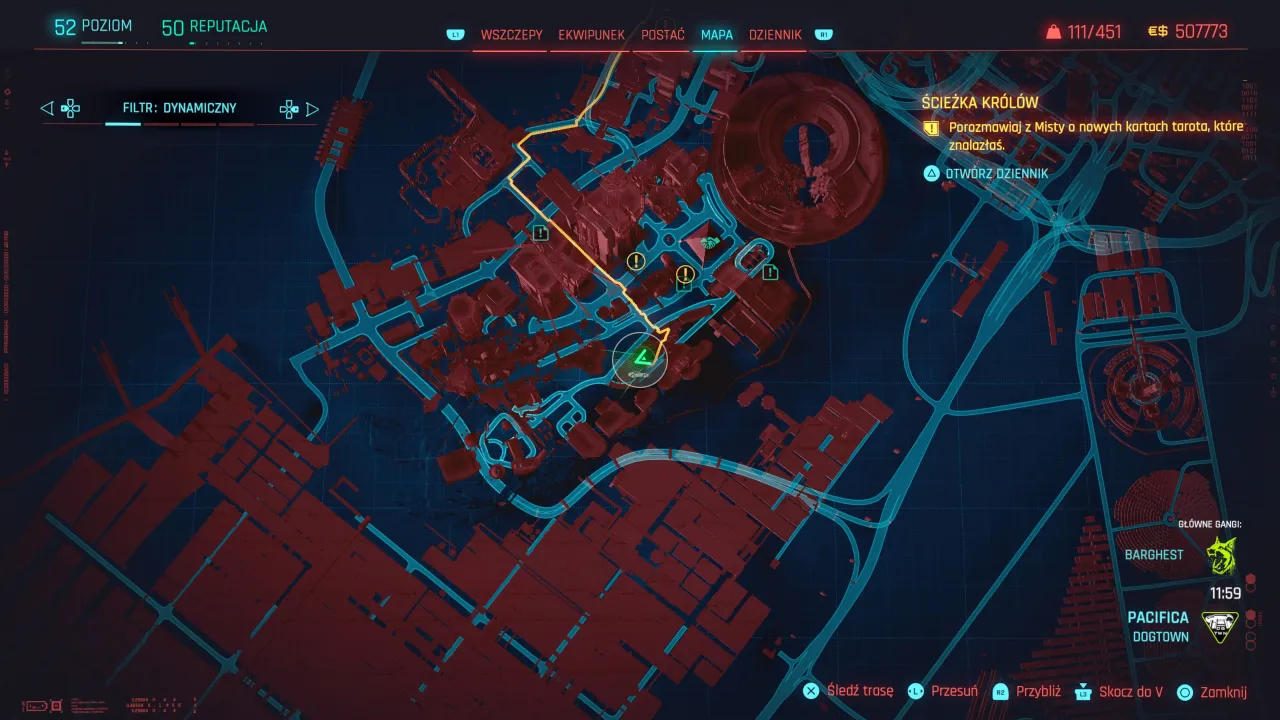Click the side job icon on far right
This screenshot has height=720, width=1280.
(769, 270)
